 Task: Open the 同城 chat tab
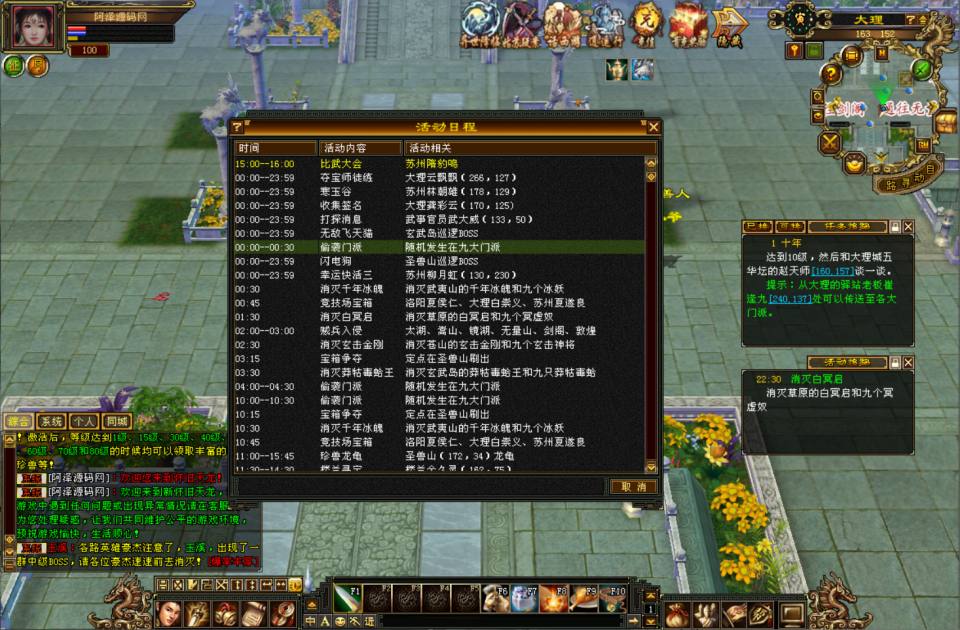117,422
